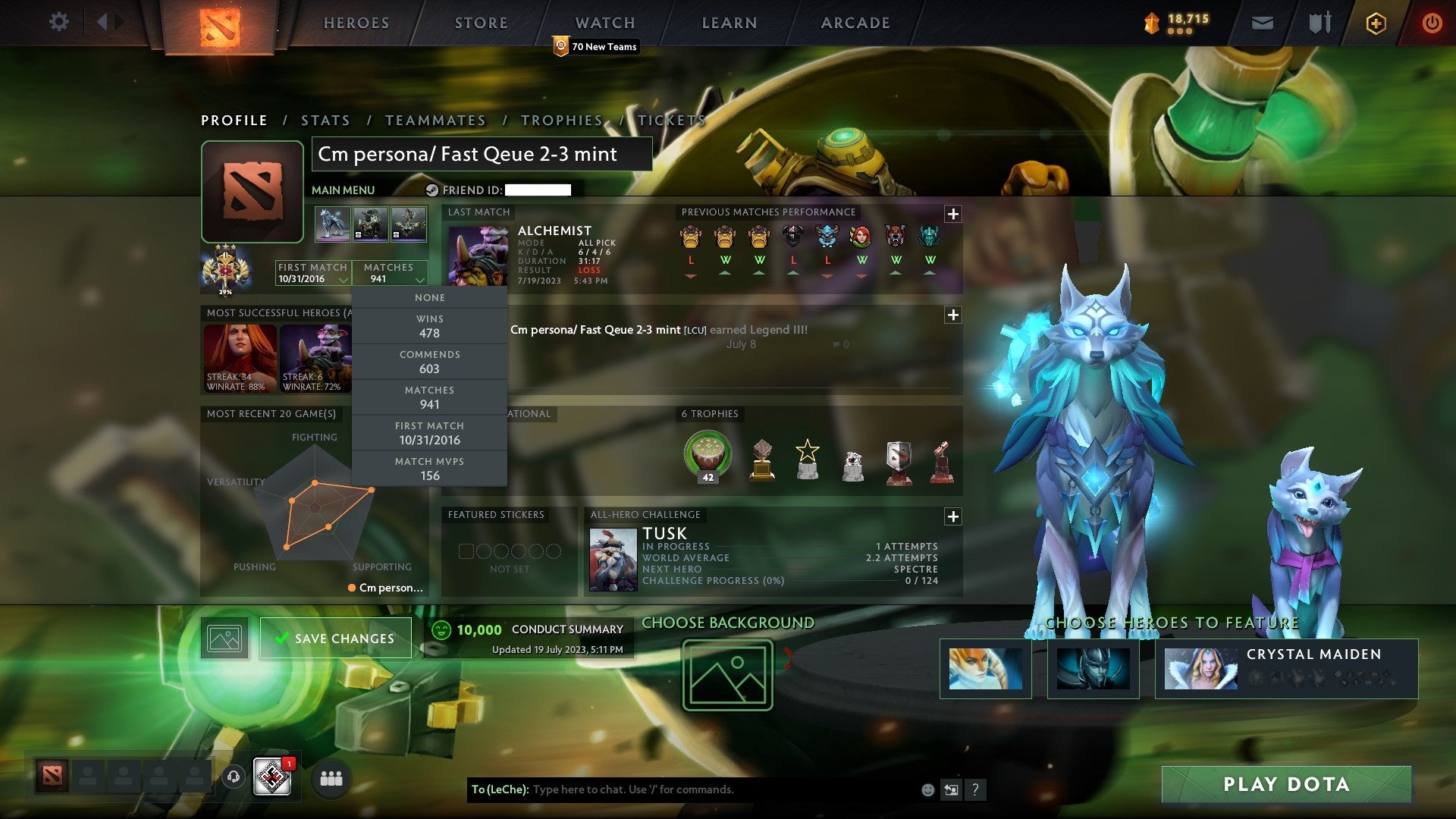Open the settings gear icon
1456x819 pixels.
[58, 22]
